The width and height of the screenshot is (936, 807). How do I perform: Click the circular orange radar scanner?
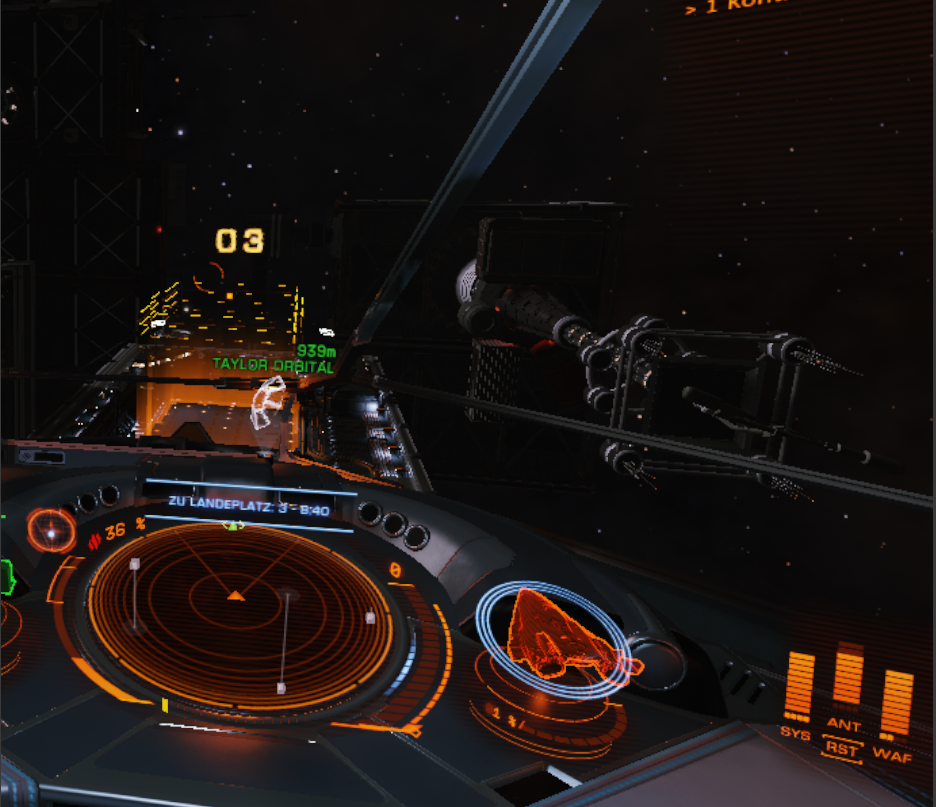[x=236, y=615]
